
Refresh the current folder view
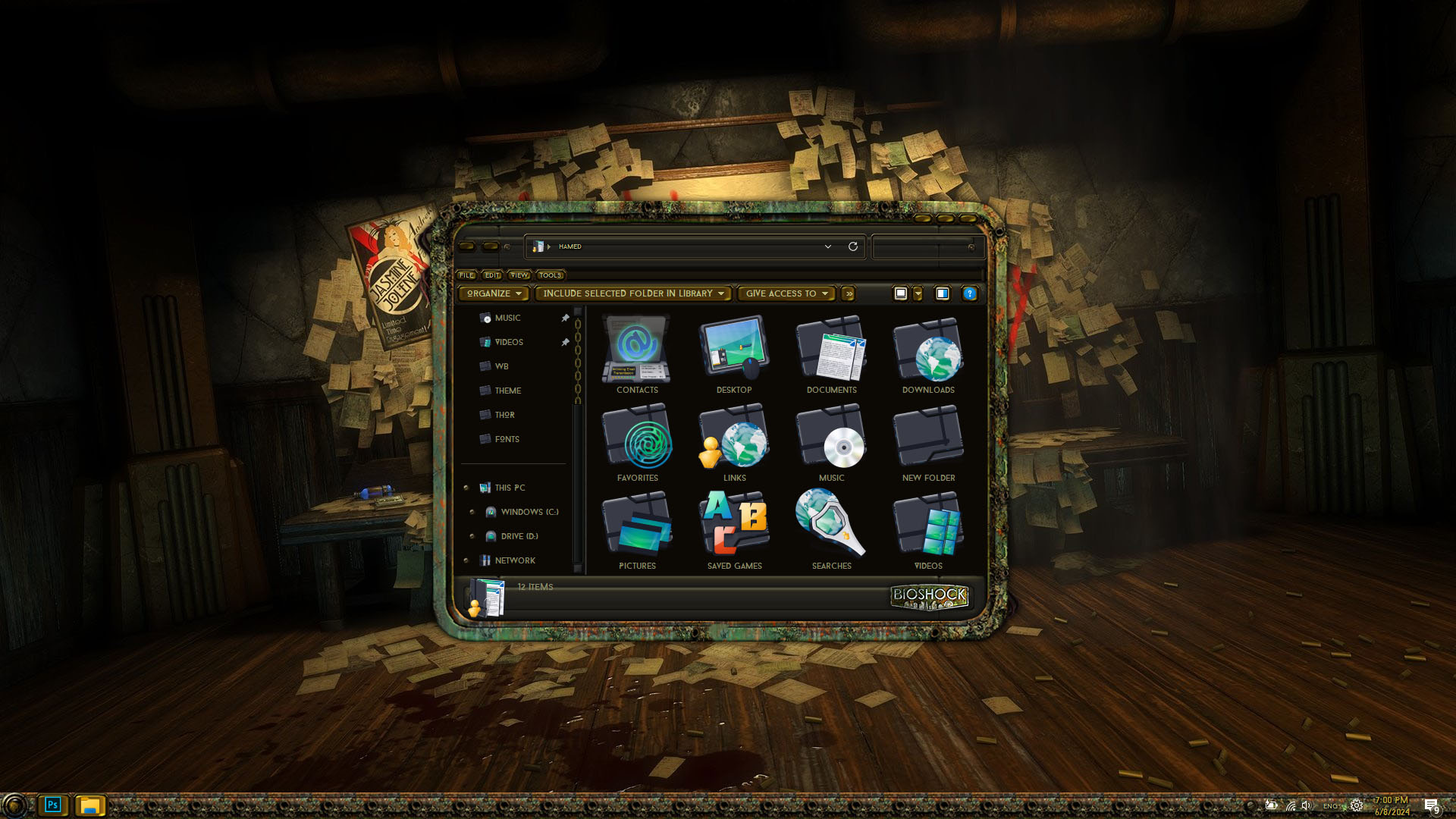853,246
